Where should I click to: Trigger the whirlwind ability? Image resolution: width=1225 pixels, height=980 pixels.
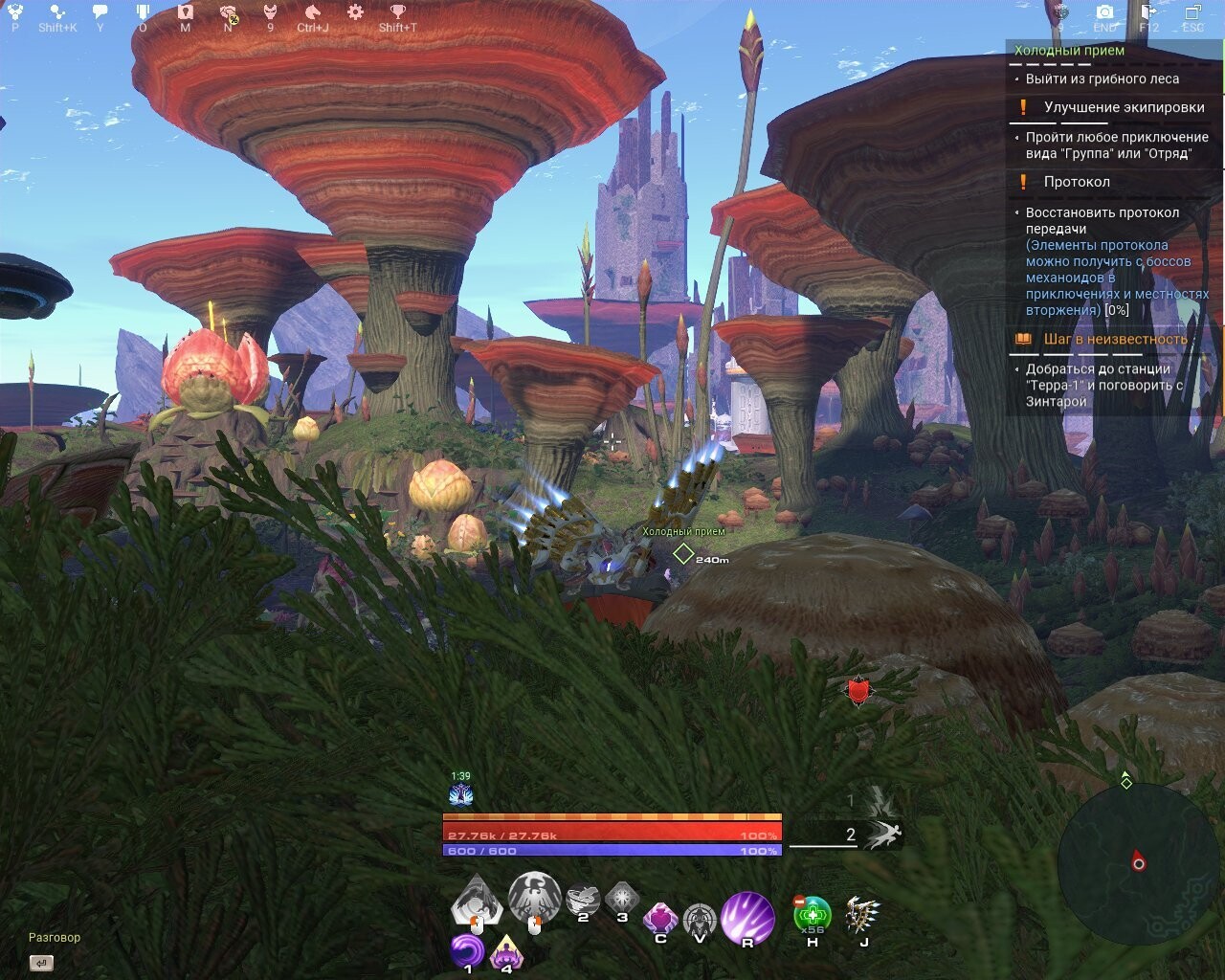pos(583,900)
